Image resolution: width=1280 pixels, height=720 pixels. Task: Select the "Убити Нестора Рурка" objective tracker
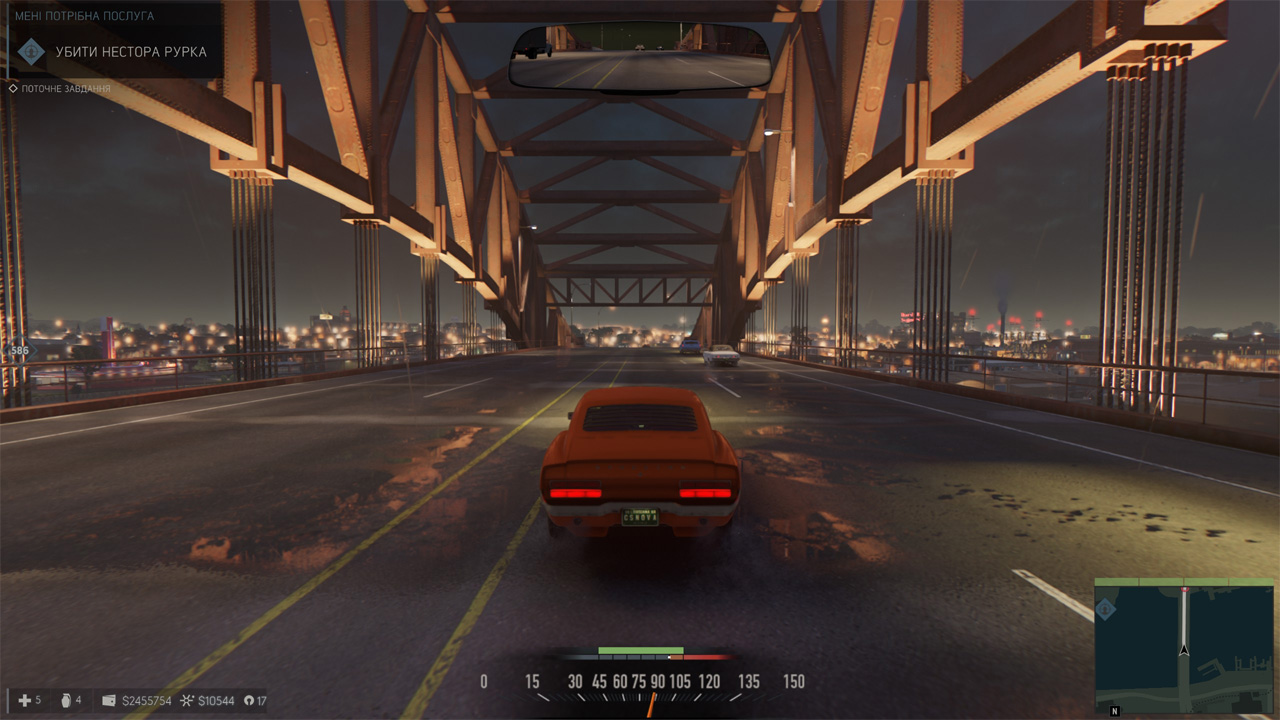point(131,52)
